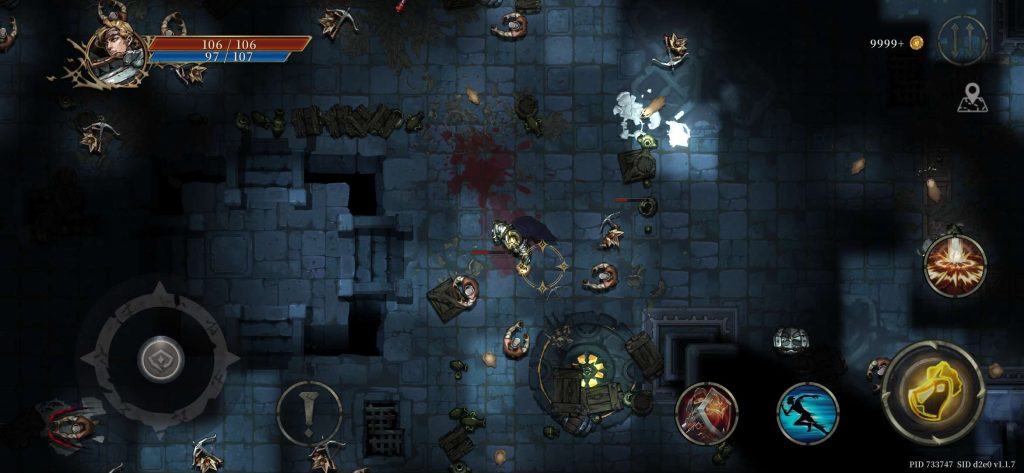Image resolution: width=1024 pixels, height=473 pixels.
Task: Click the virtual joystick center knob
Action: tap(160, 359)
